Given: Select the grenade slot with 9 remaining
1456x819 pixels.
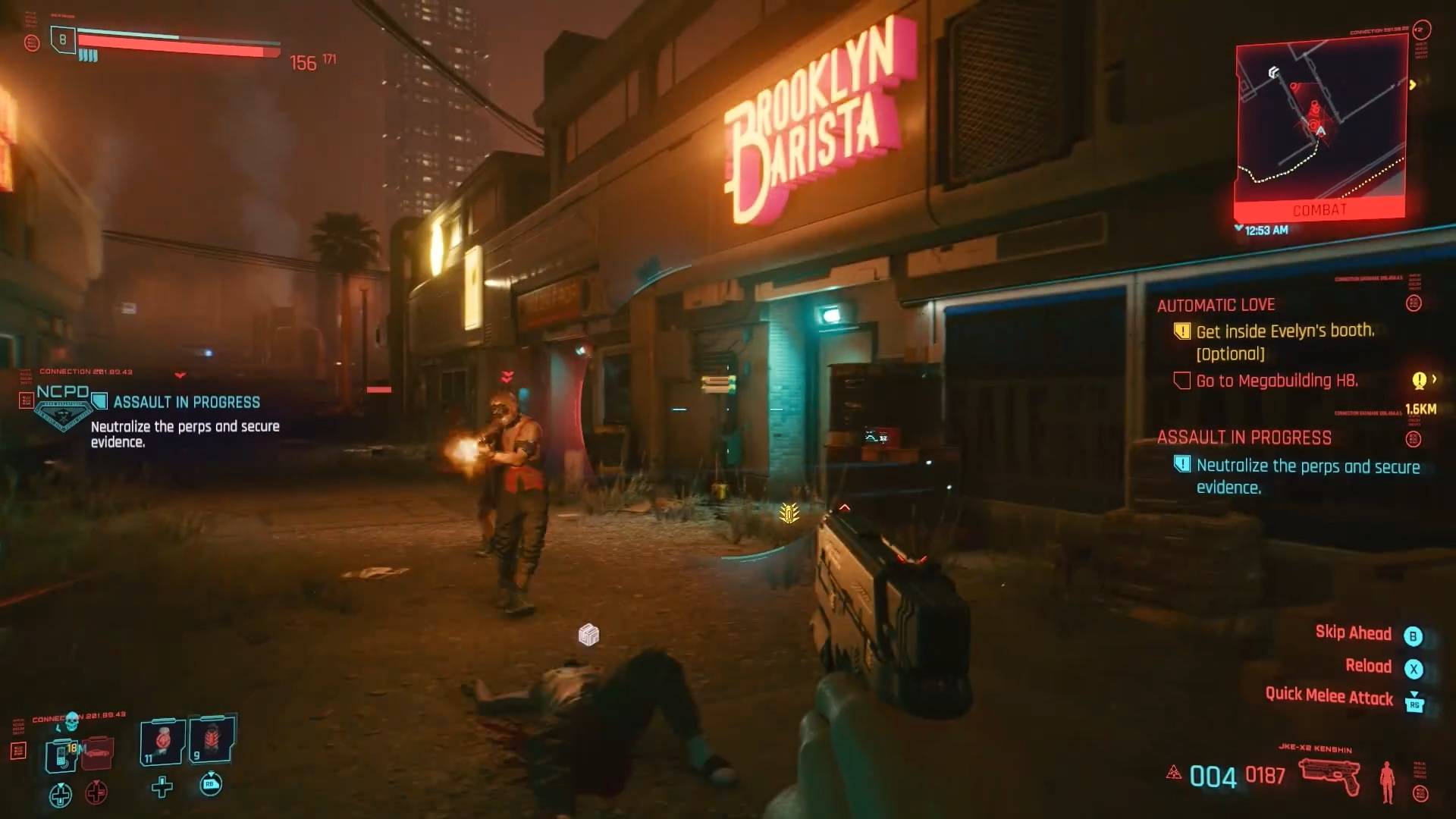Looking at the screenshot, I should (x=212, y=739).
